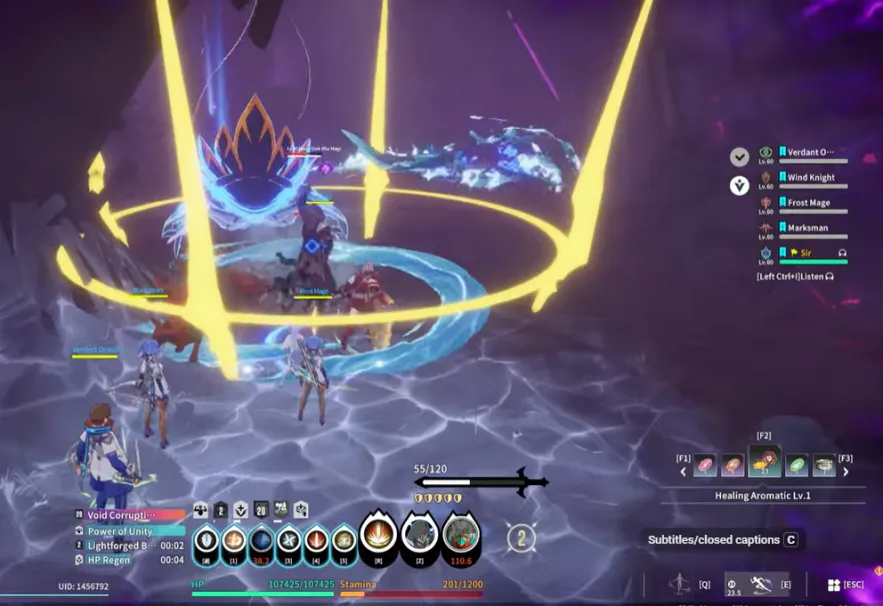Activate the blue orb skill on cooldown 38.2
Screen dimensions: 883x606
coord(261,541)
